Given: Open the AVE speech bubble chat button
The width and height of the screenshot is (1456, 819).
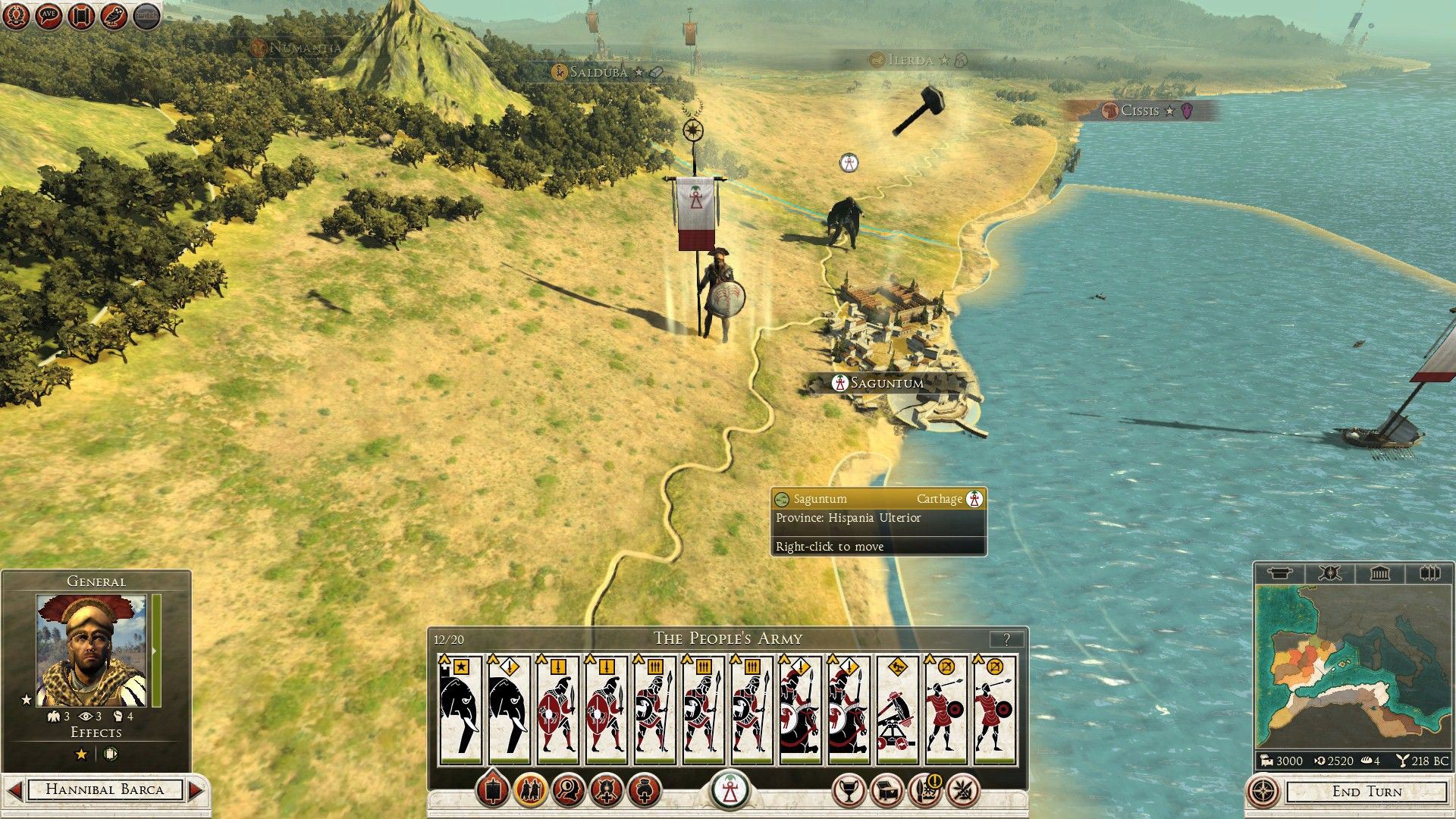Looking at the screenshot, I should tap(49, 16).
